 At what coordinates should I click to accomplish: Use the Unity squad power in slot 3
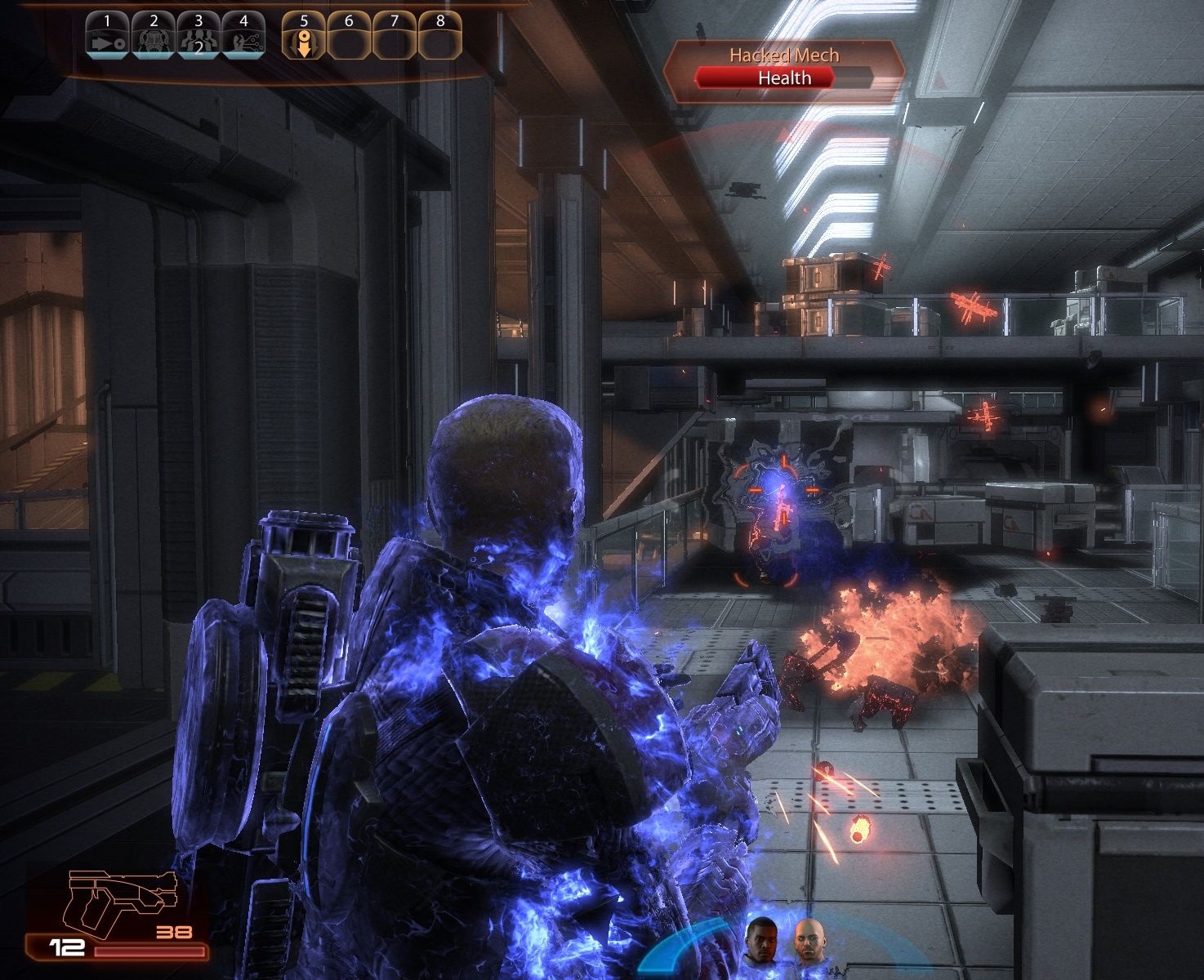pos(198,36)
